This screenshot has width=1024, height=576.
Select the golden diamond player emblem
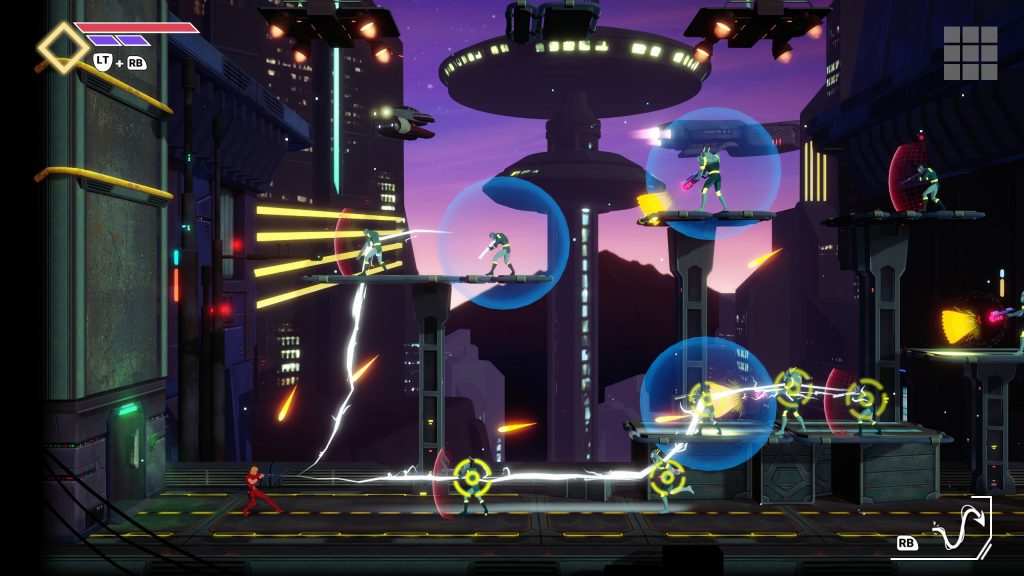tap(63, 47)
